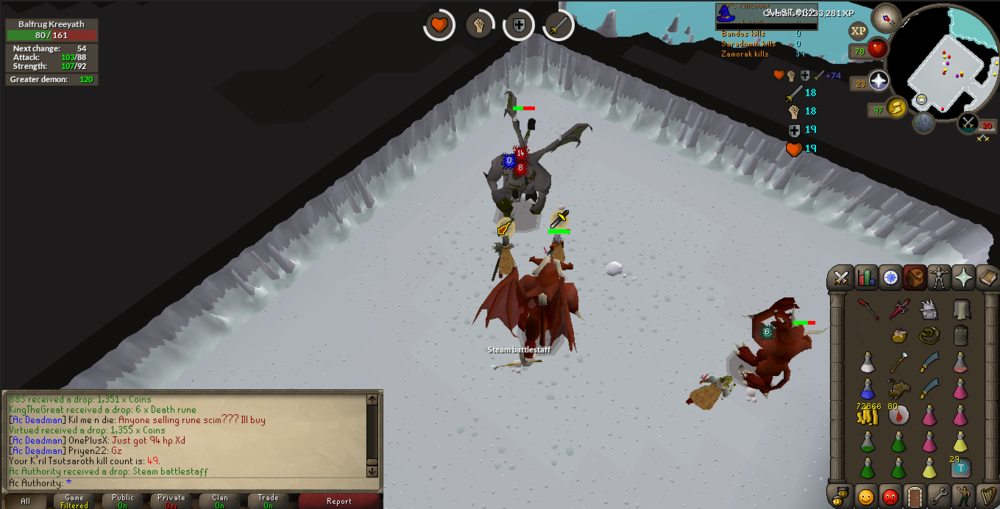Open the wrench Settings tab
This screenshot has height=509, width=1000.
pyautogui.click(x=938, y=495)
